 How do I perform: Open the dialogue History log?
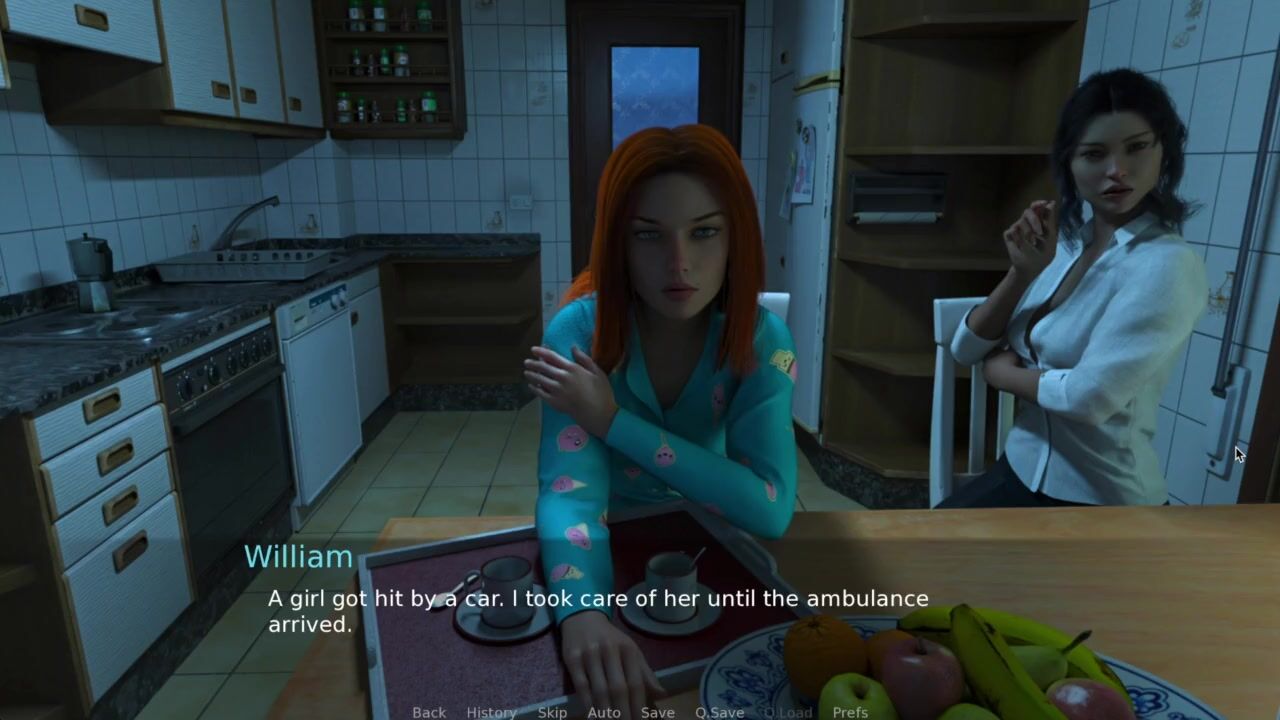tap(491, 712)
